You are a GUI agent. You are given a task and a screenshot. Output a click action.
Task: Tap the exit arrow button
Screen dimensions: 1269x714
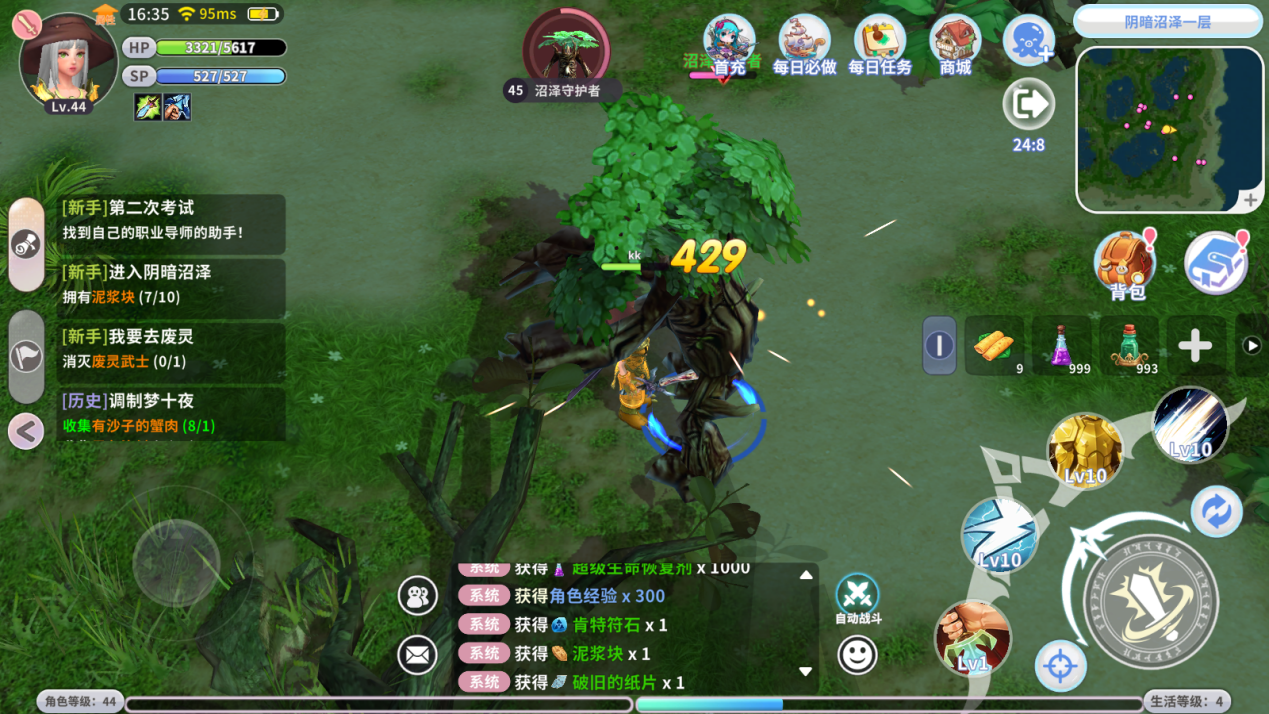click(x=1028, y=104)
